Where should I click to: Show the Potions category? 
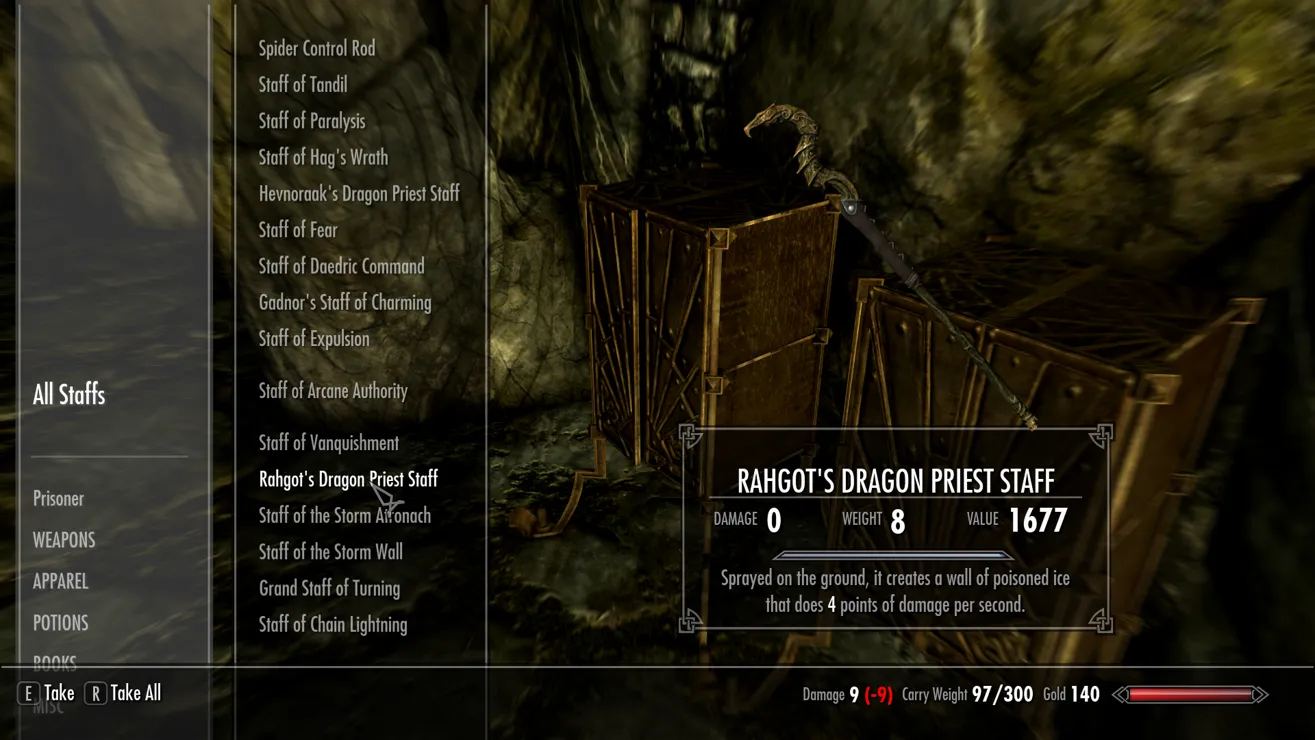[60, 623]
